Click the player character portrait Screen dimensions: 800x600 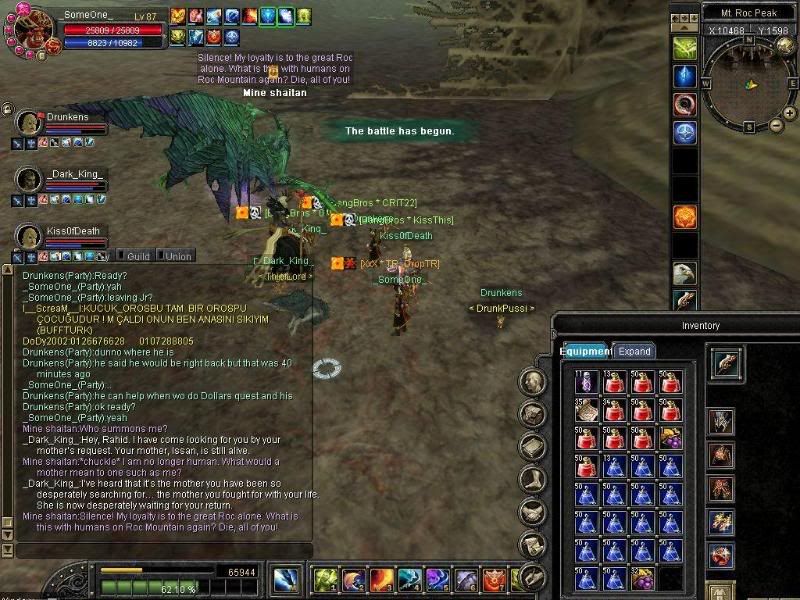pyautogui.click(x=30, y=28)
